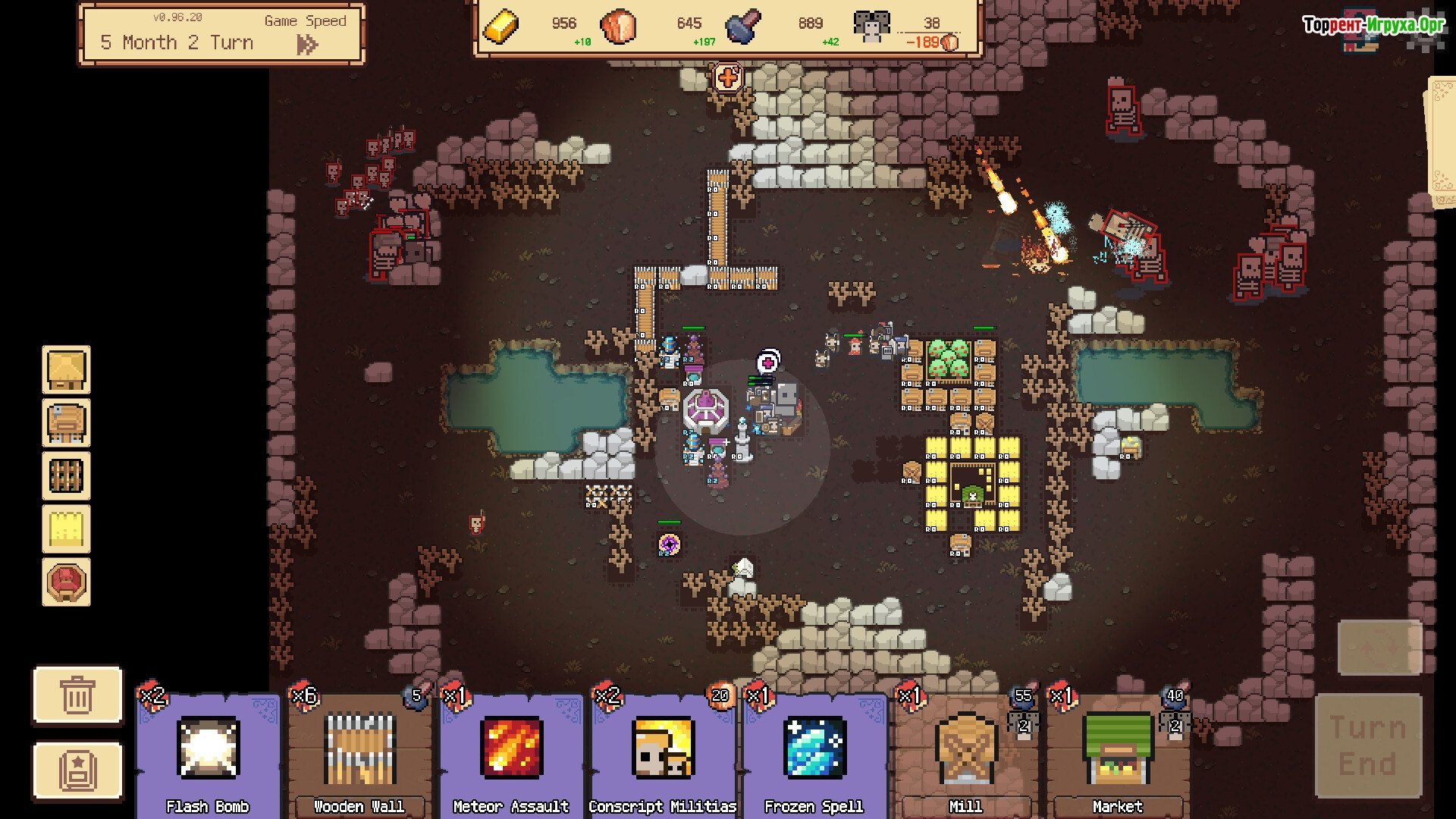1456x819 pixels.
Task: Pick the Frozen Spell card
Action: 814,752
